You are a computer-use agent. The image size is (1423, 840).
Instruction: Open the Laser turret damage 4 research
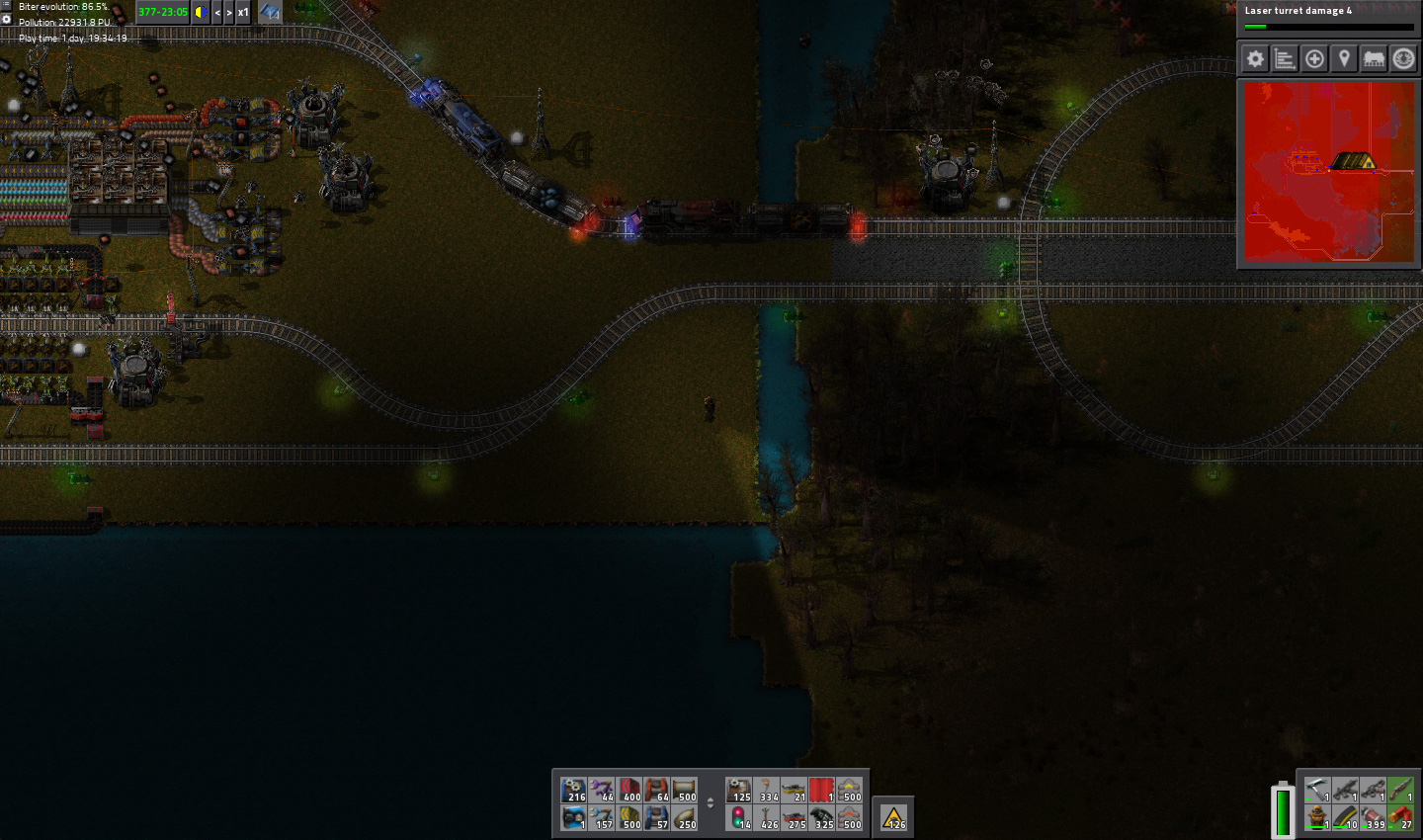coord(1328,17)
